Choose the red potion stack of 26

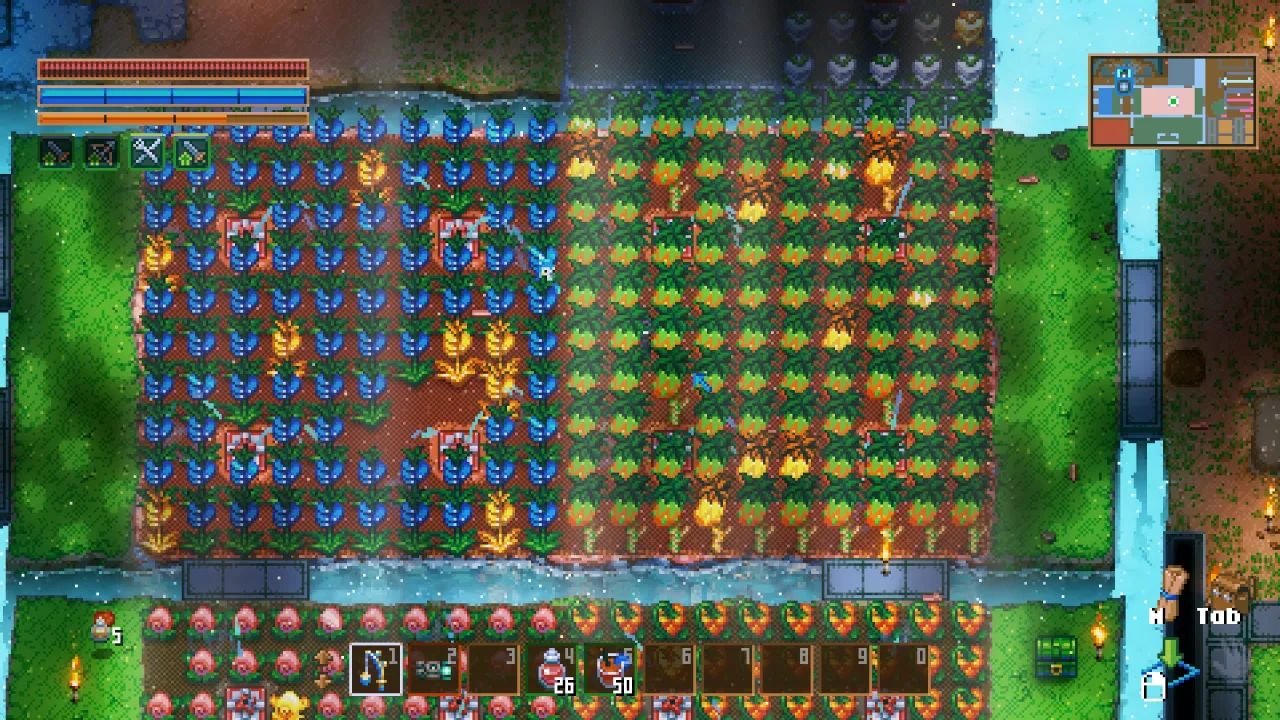tap(553, 670)
